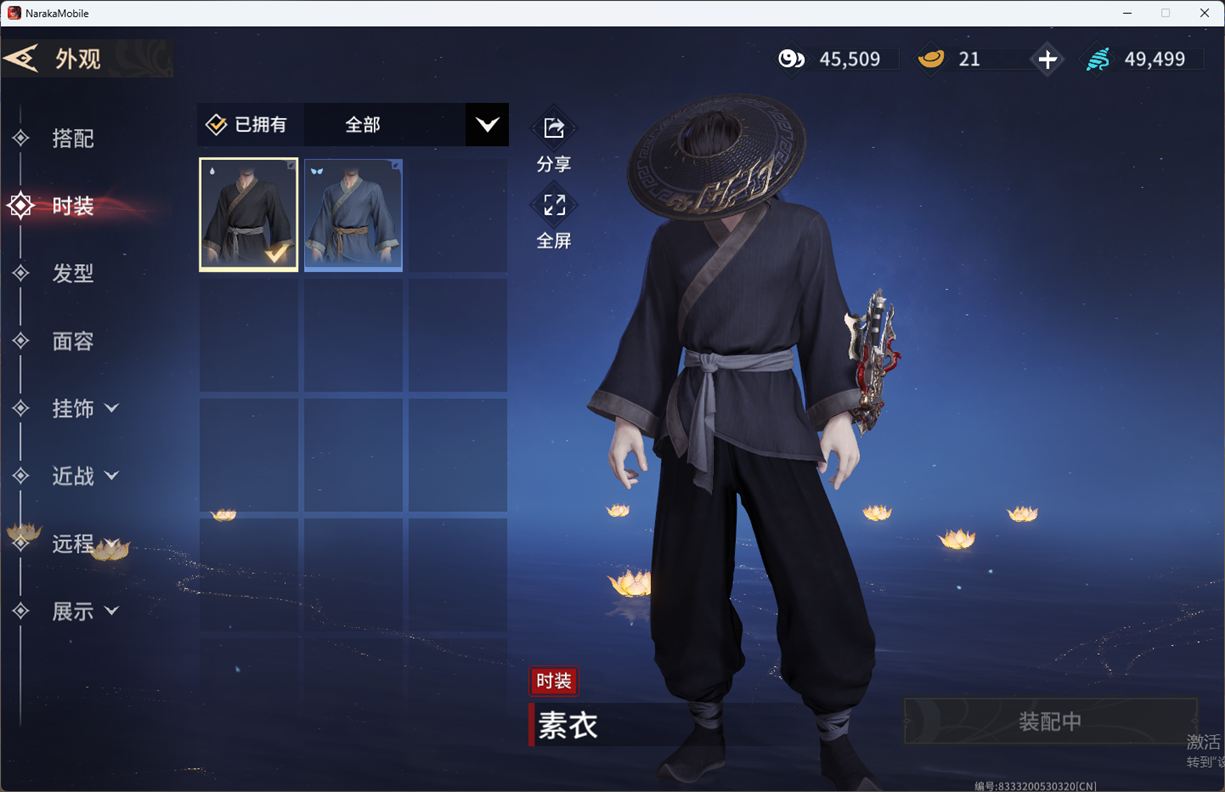Click the 装配中 equip button
The width and height of the screenshot is (1225, 792).
click(1050, 721)
